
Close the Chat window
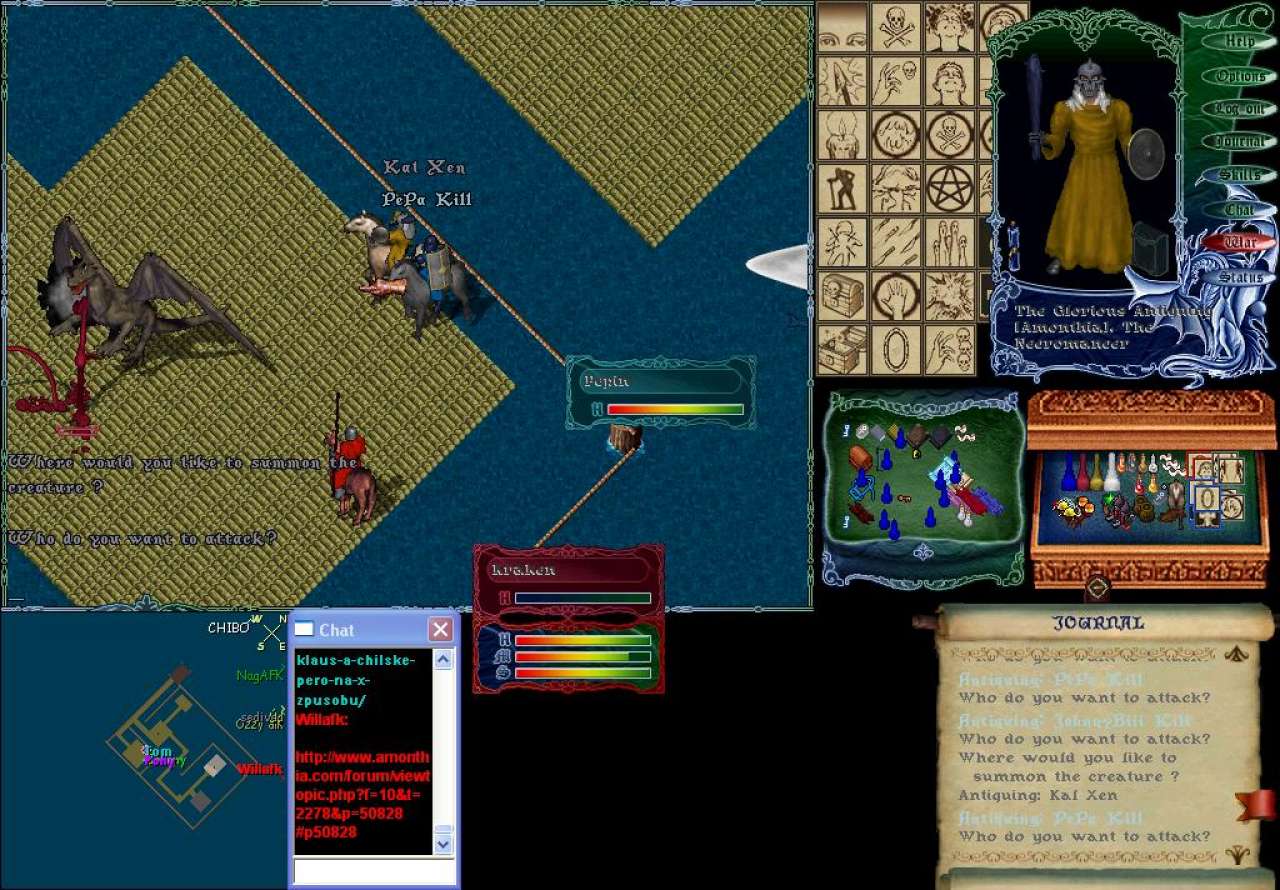[440, 629]
